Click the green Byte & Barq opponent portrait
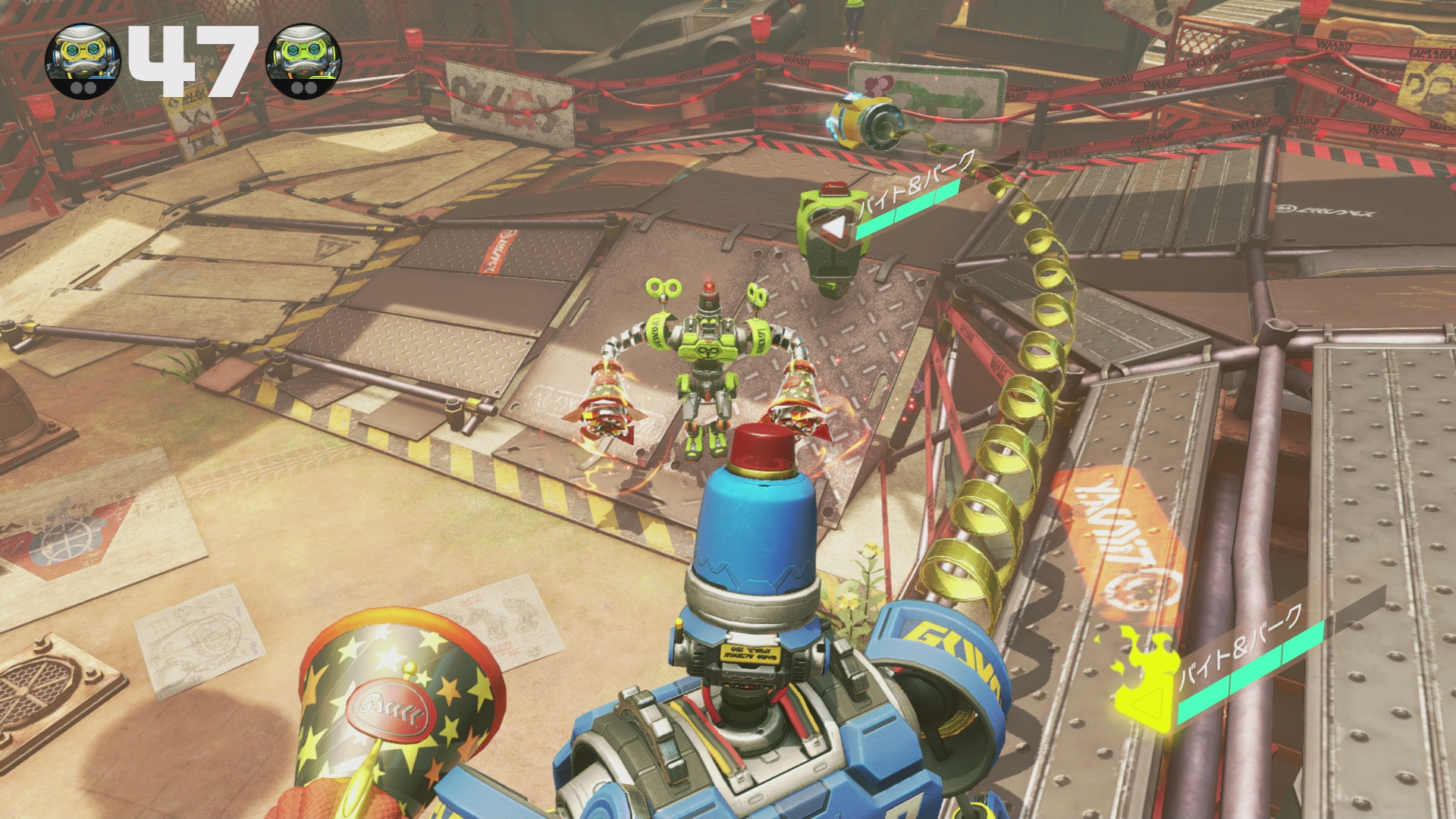Image resolution: width=1456 pixels, height=819 pixels. 306,61
